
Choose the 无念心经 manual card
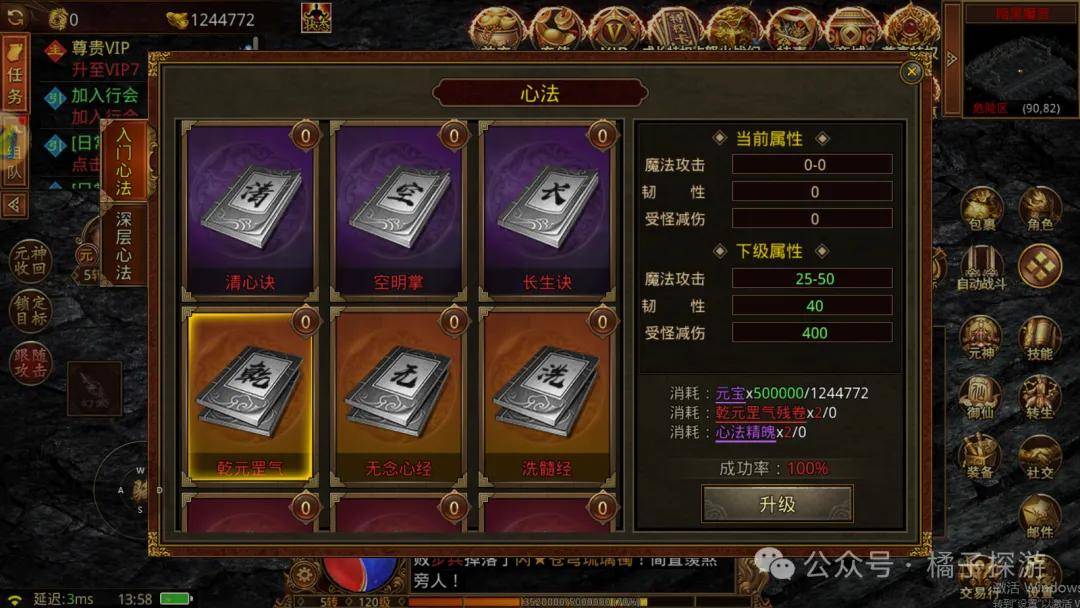click(x=398, y=395)
